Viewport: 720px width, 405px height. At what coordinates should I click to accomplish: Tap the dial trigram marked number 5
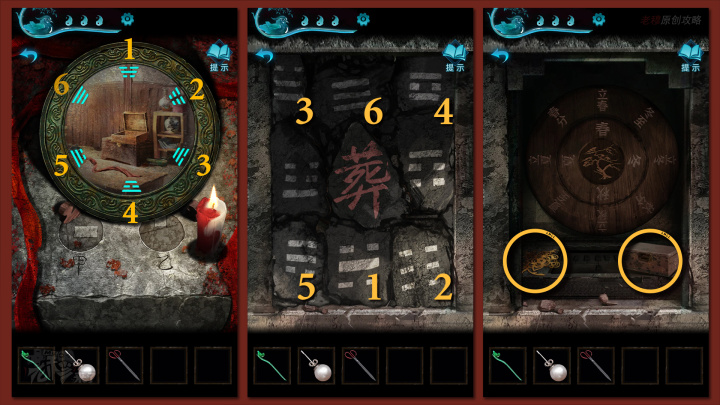(78, 156)
